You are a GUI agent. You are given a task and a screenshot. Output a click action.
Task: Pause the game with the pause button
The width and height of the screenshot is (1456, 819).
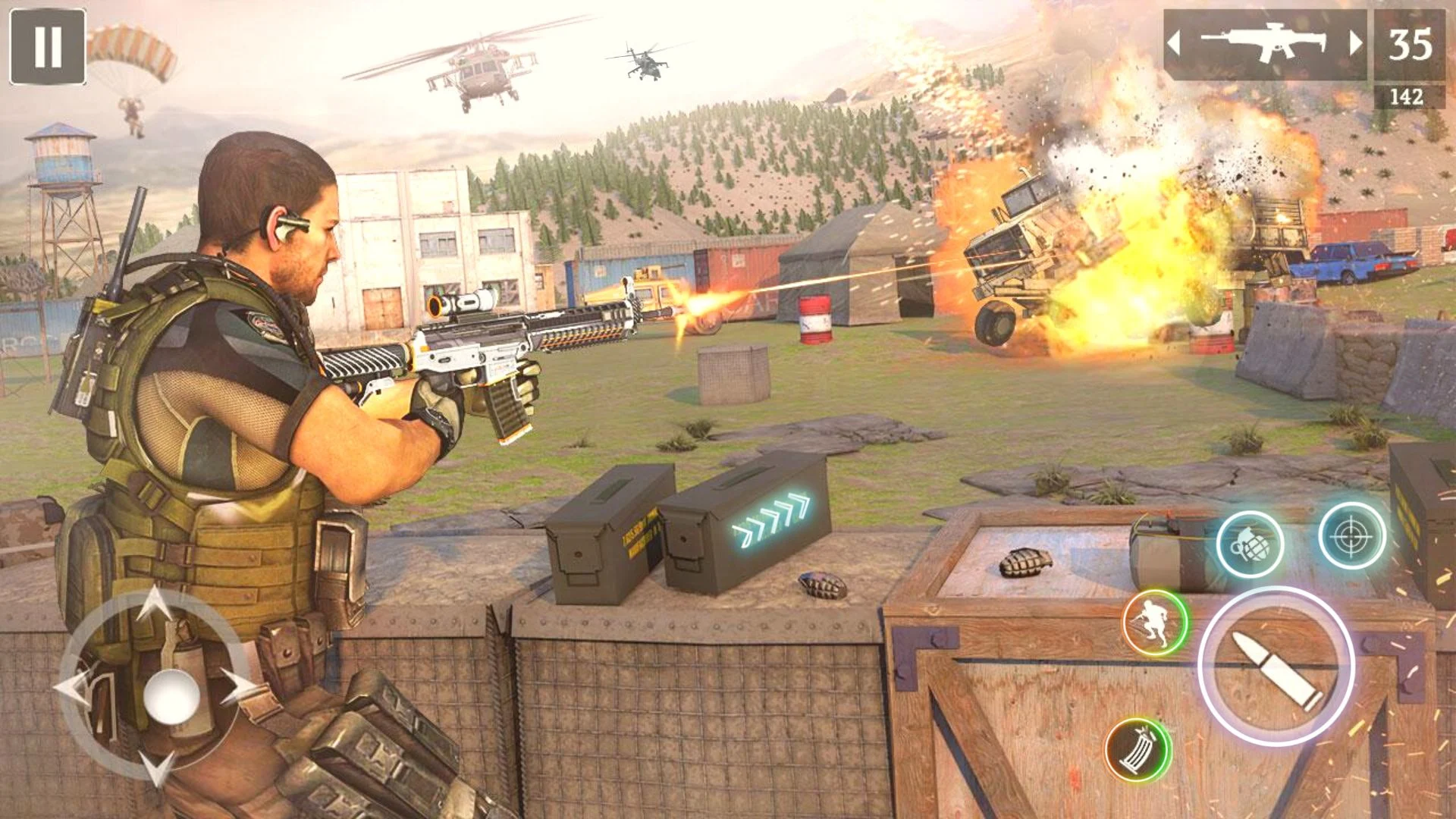pos(47,46)
